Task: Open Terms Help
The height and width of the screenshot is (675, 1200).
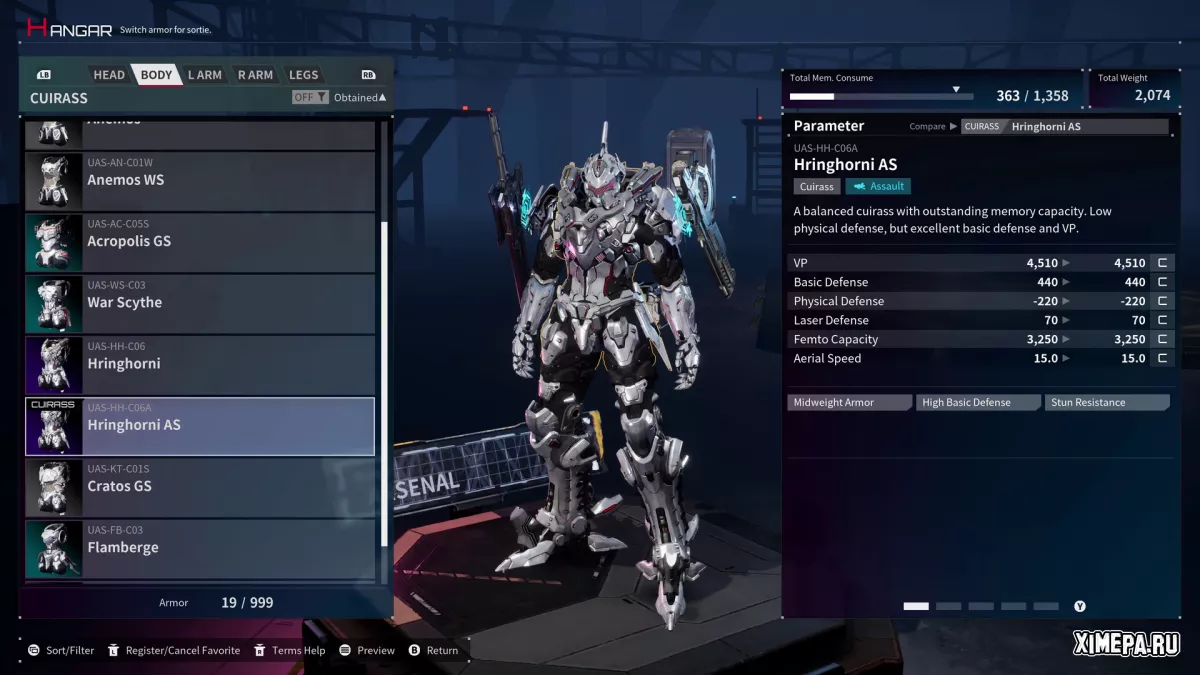Action: [289, 650]
